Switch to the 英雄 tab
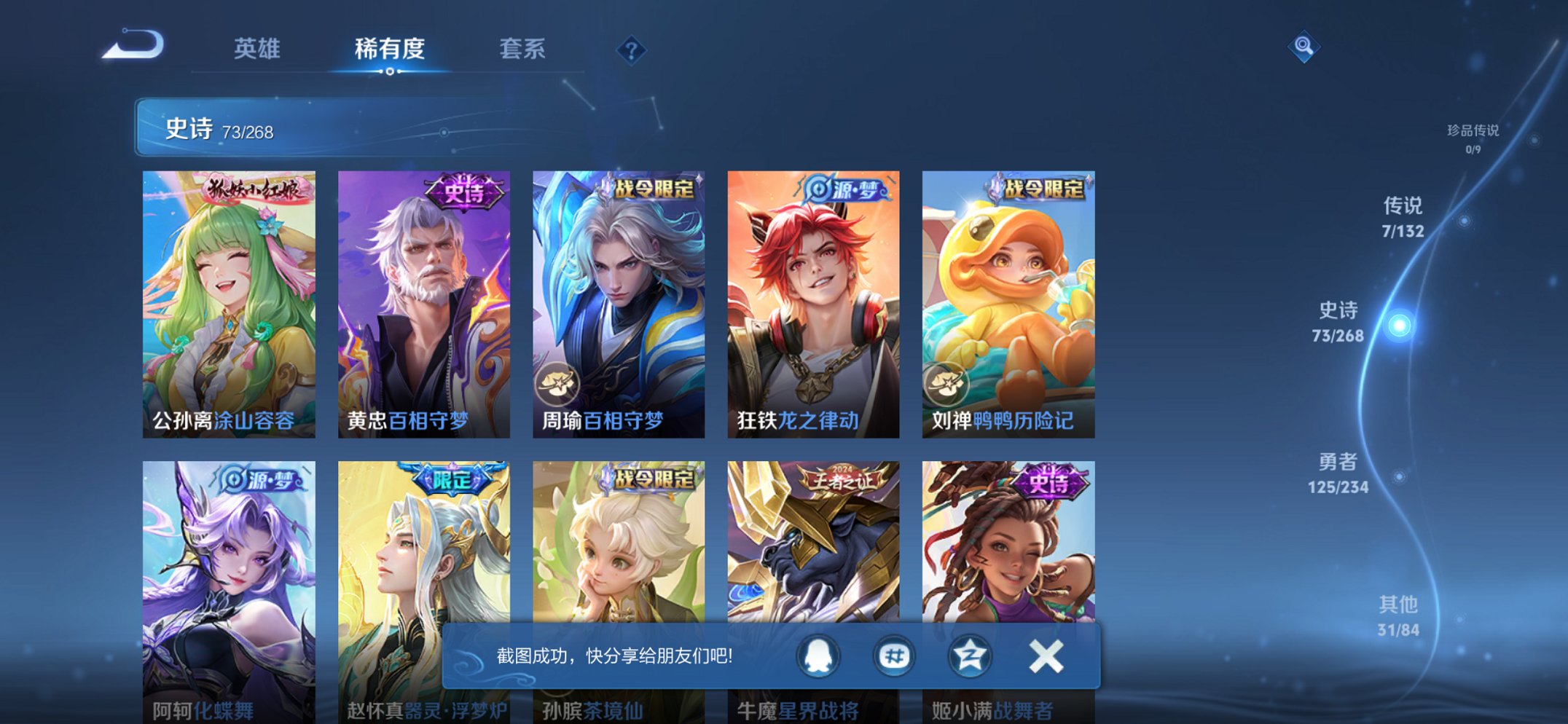Screen dimensions: 1568x724 [x=259, y=50]
